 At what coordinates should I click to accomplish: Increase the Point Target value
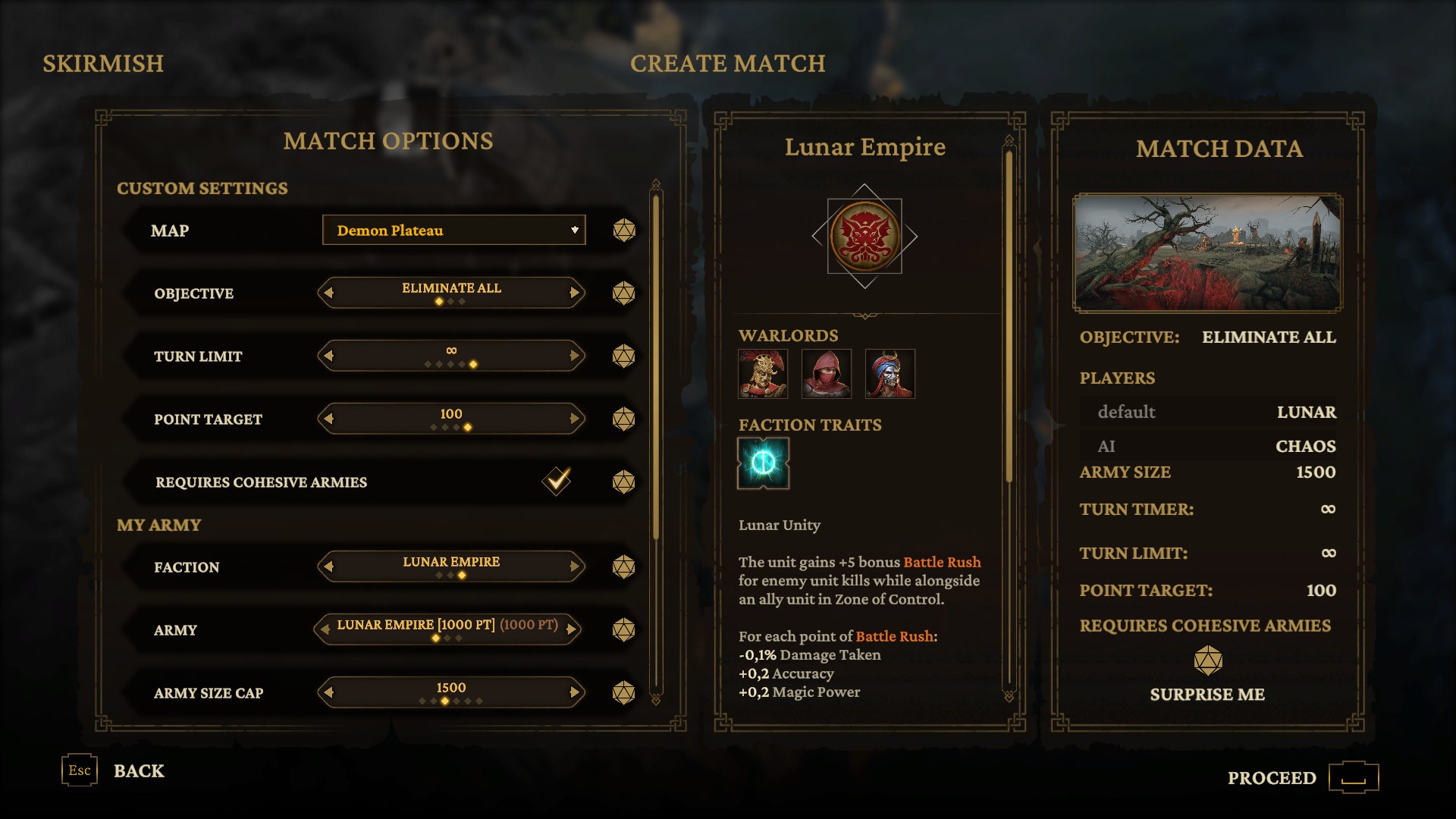574,419
